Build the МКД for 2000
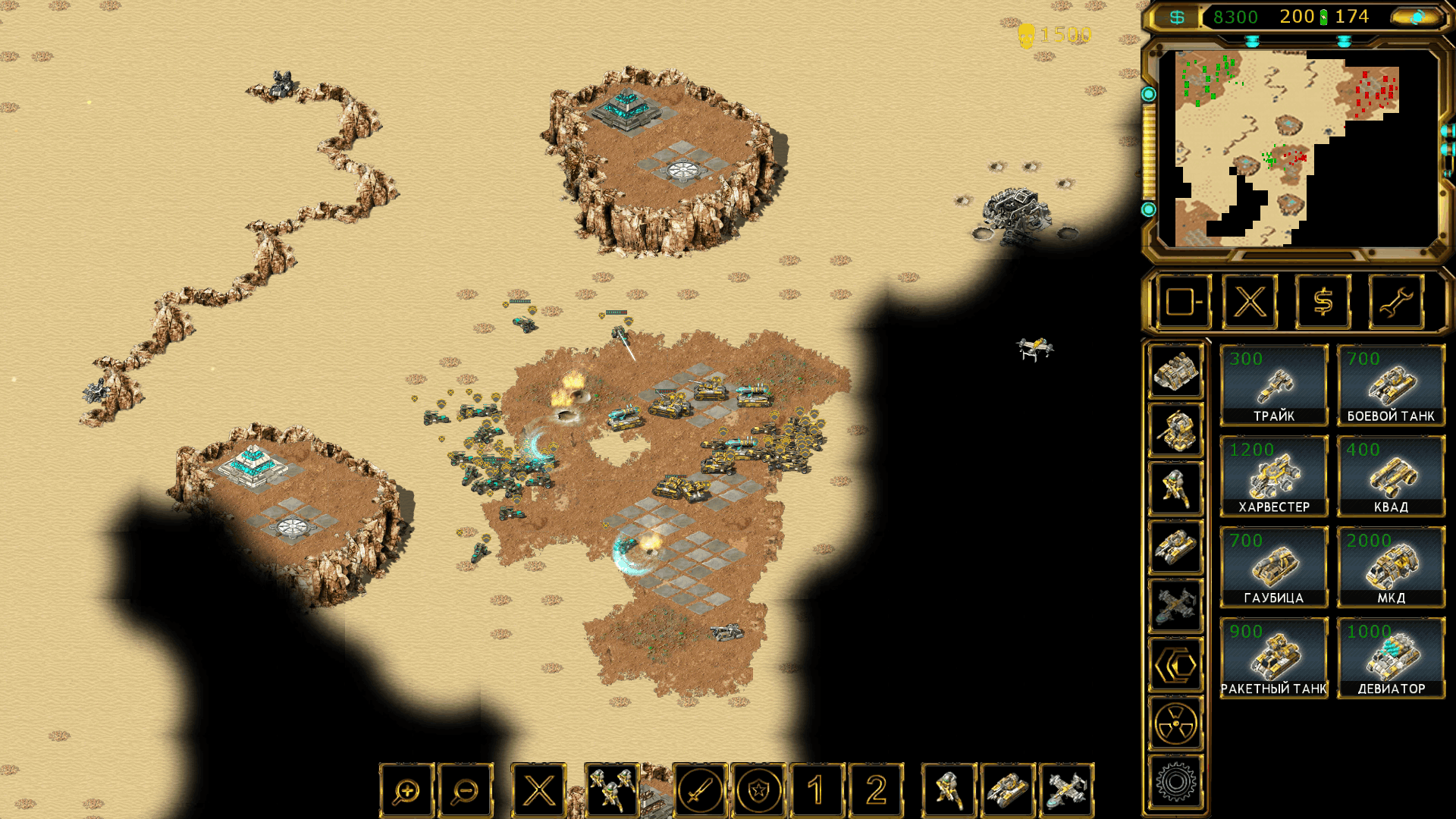The height and width of the screenshot is (819, 1456). pos(1391,567)
